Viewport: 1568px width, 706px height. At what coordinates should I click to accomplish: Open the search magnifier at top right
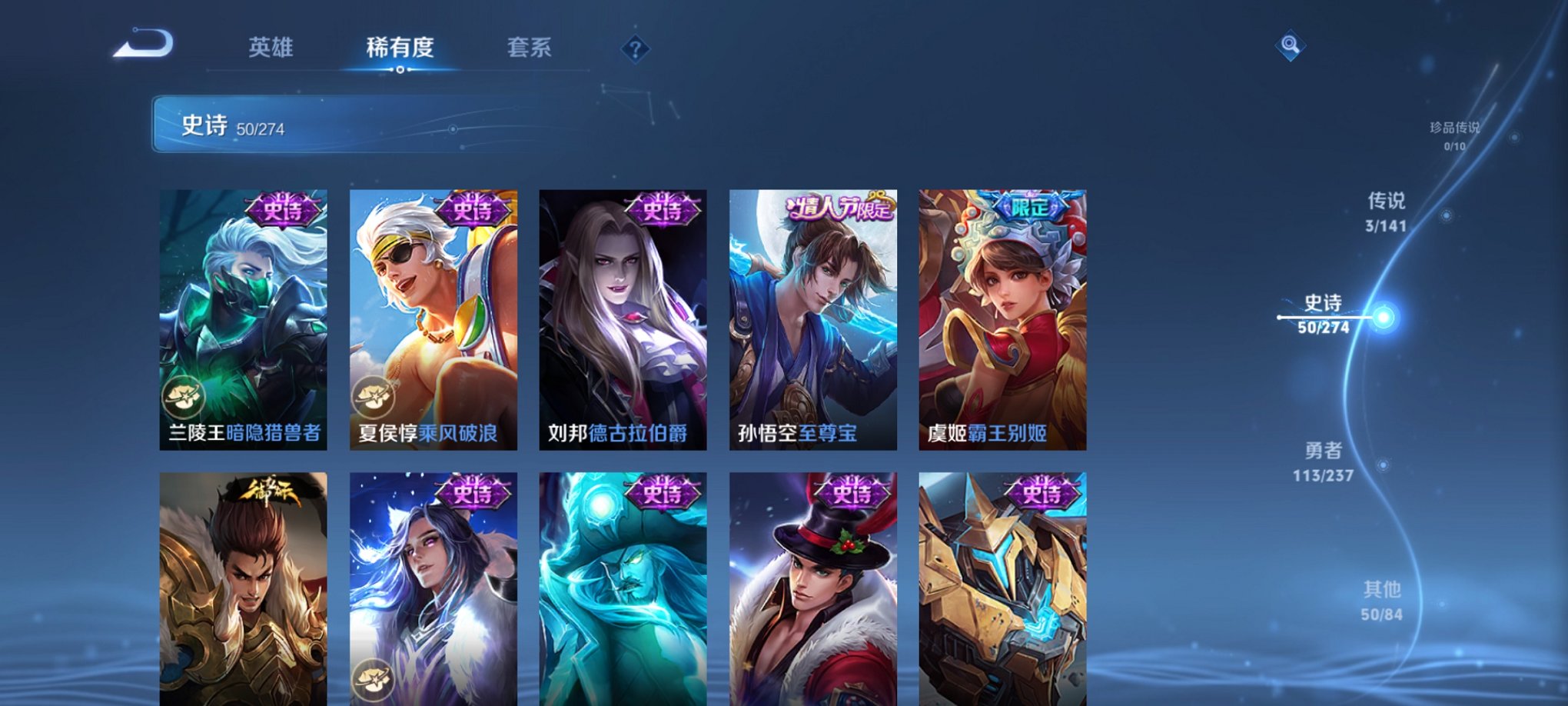click(x=1291, y=46)
